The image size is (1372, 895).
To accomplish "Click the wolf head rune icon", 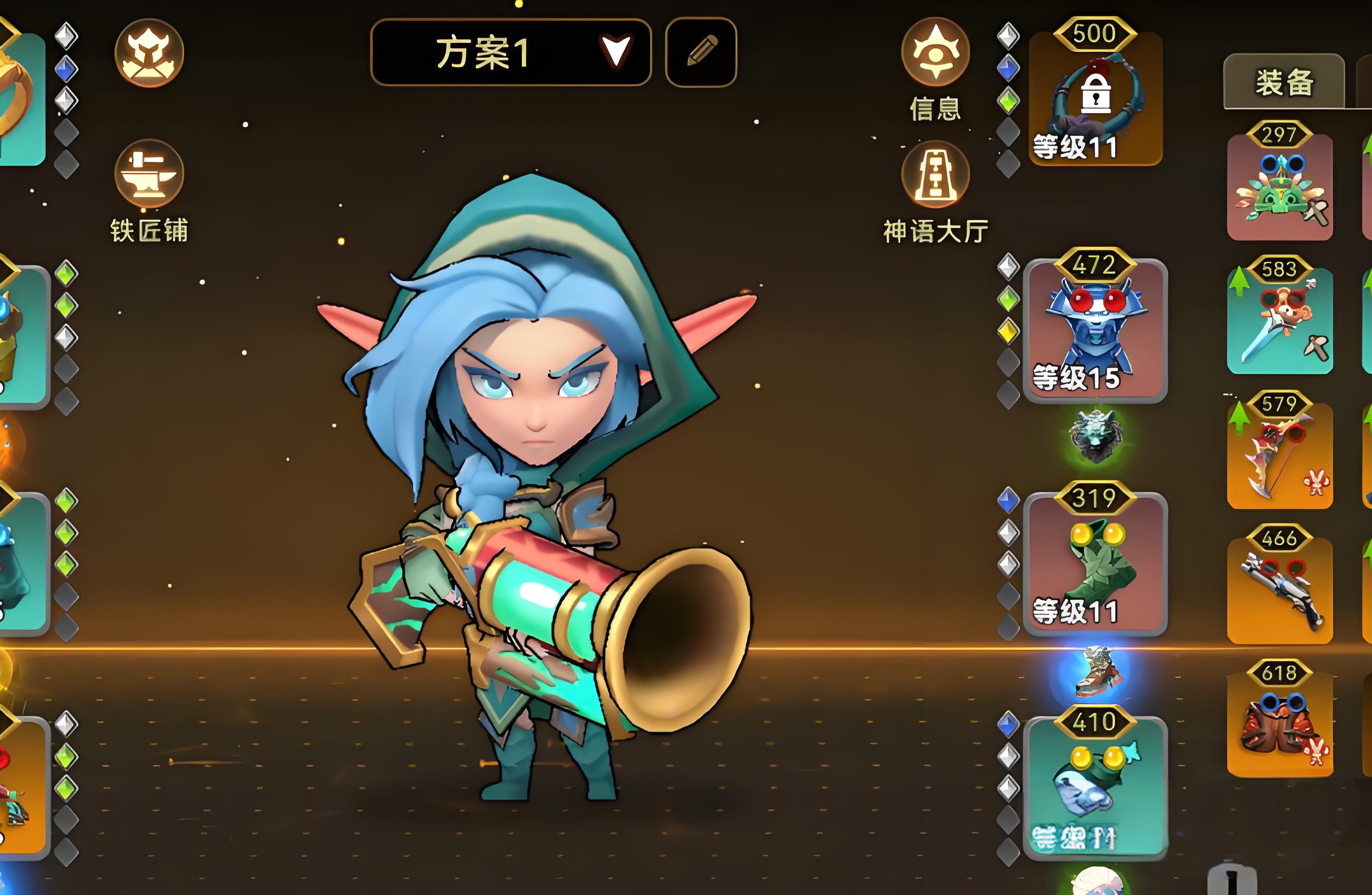I will [1095, 436].
